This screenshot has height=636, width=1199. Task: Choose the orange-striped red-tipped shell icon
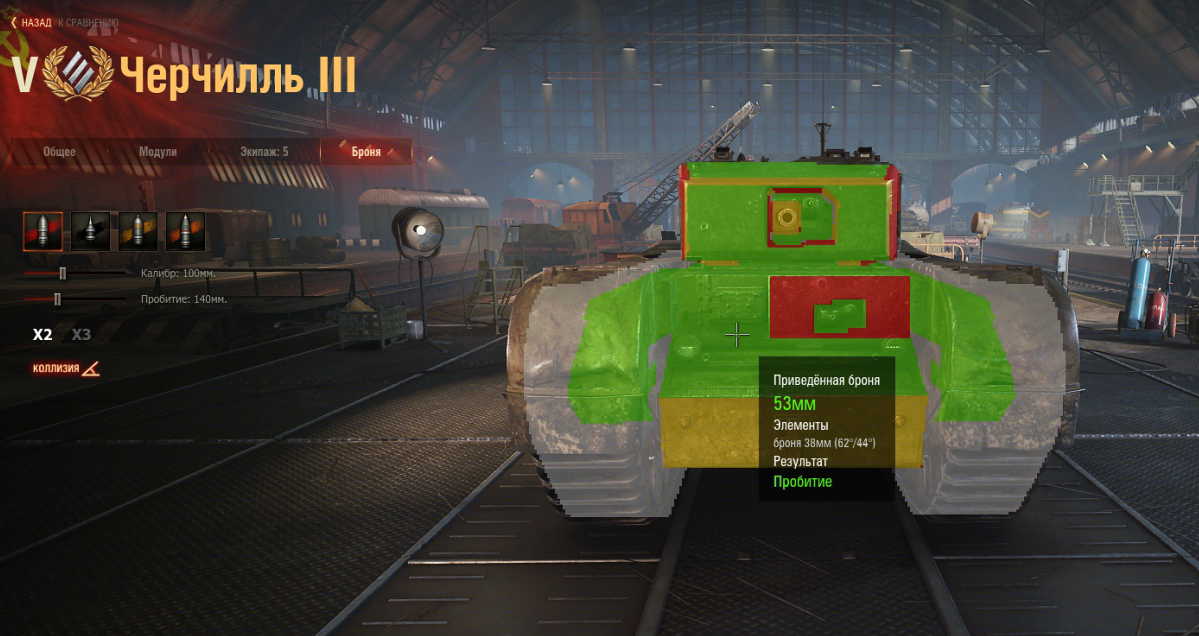pyautogui.click(x=185, y=231)
